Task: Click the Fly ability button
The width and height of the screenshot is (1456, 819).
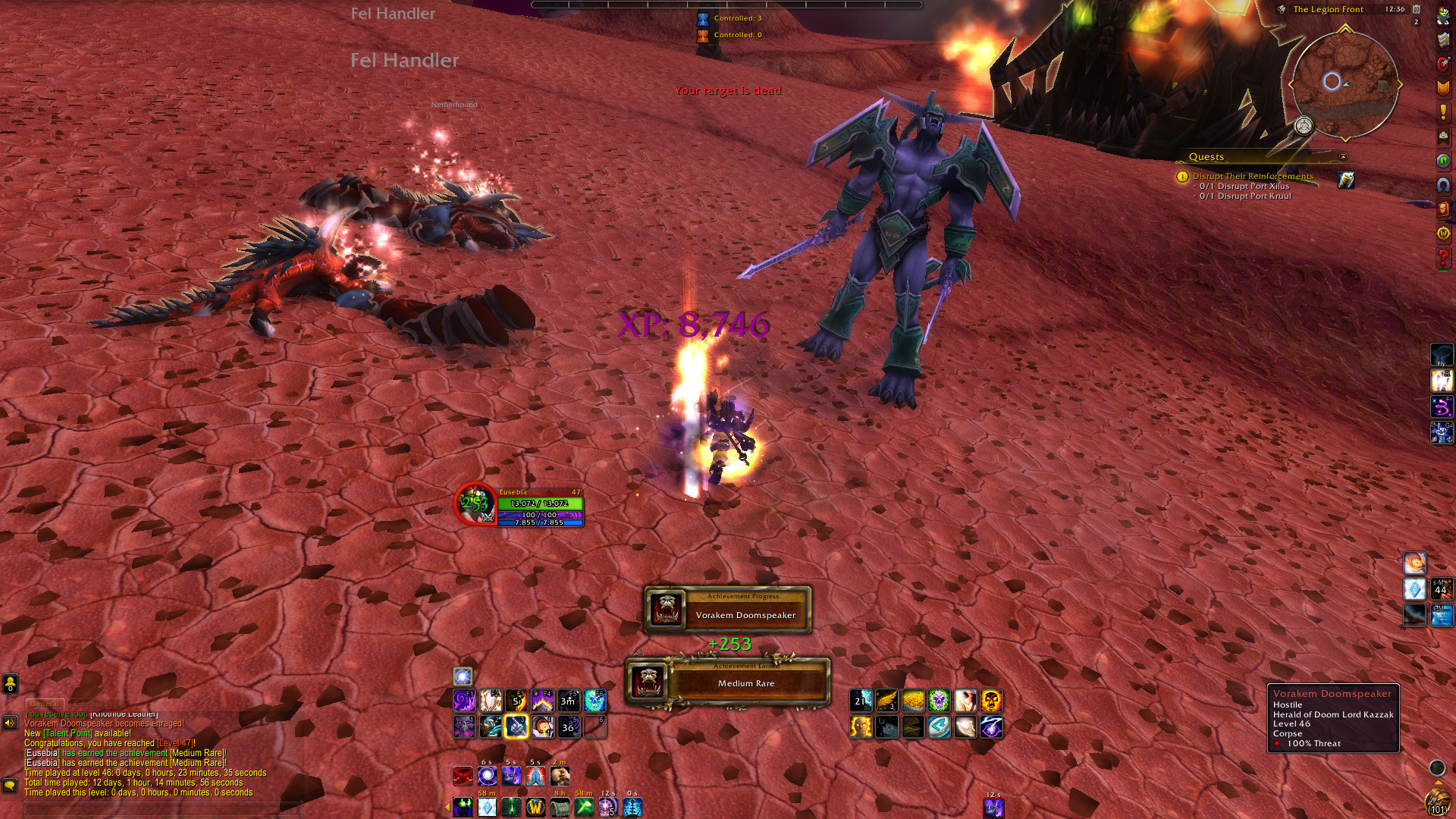Action: [1442, 355]
